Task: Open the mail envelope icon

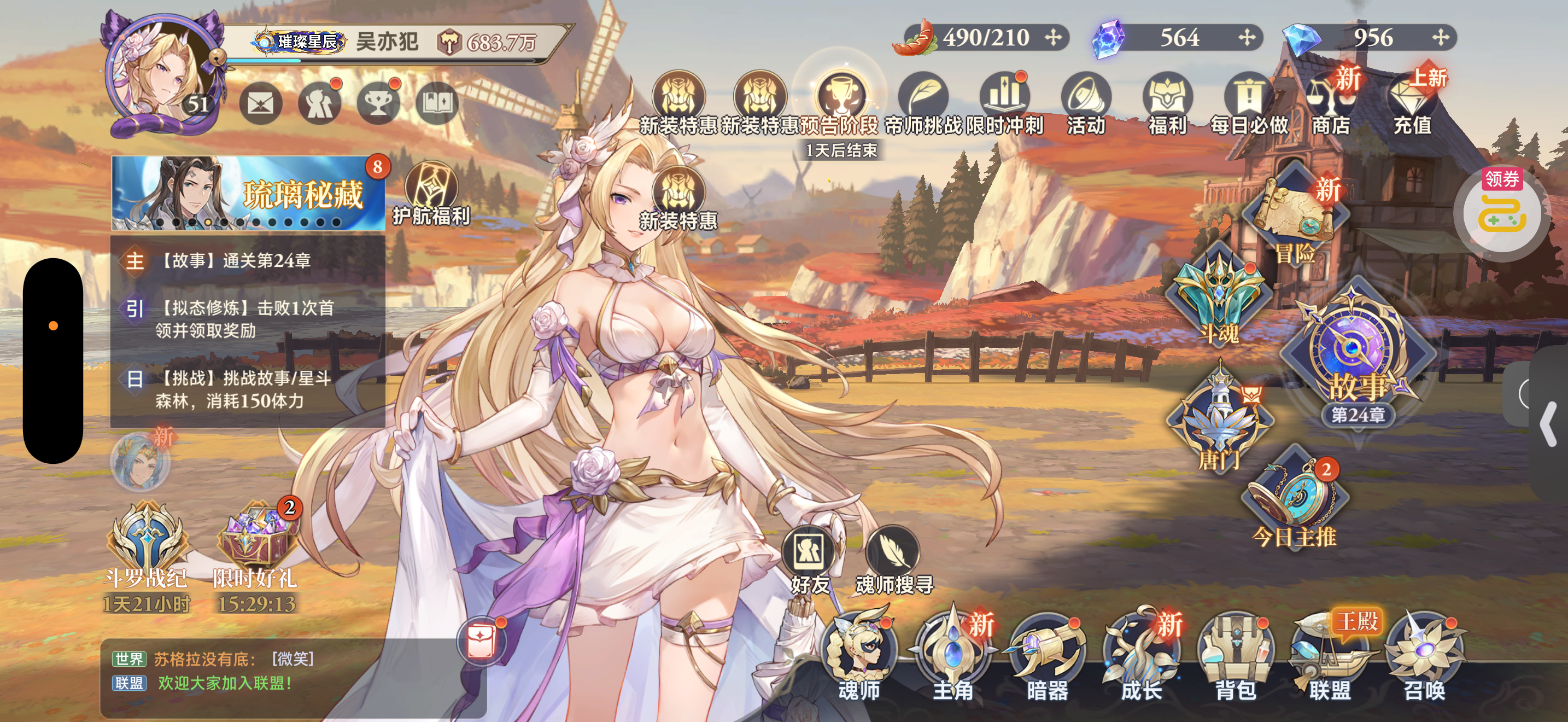Action: pyautogui.click(x=261, y=104)
